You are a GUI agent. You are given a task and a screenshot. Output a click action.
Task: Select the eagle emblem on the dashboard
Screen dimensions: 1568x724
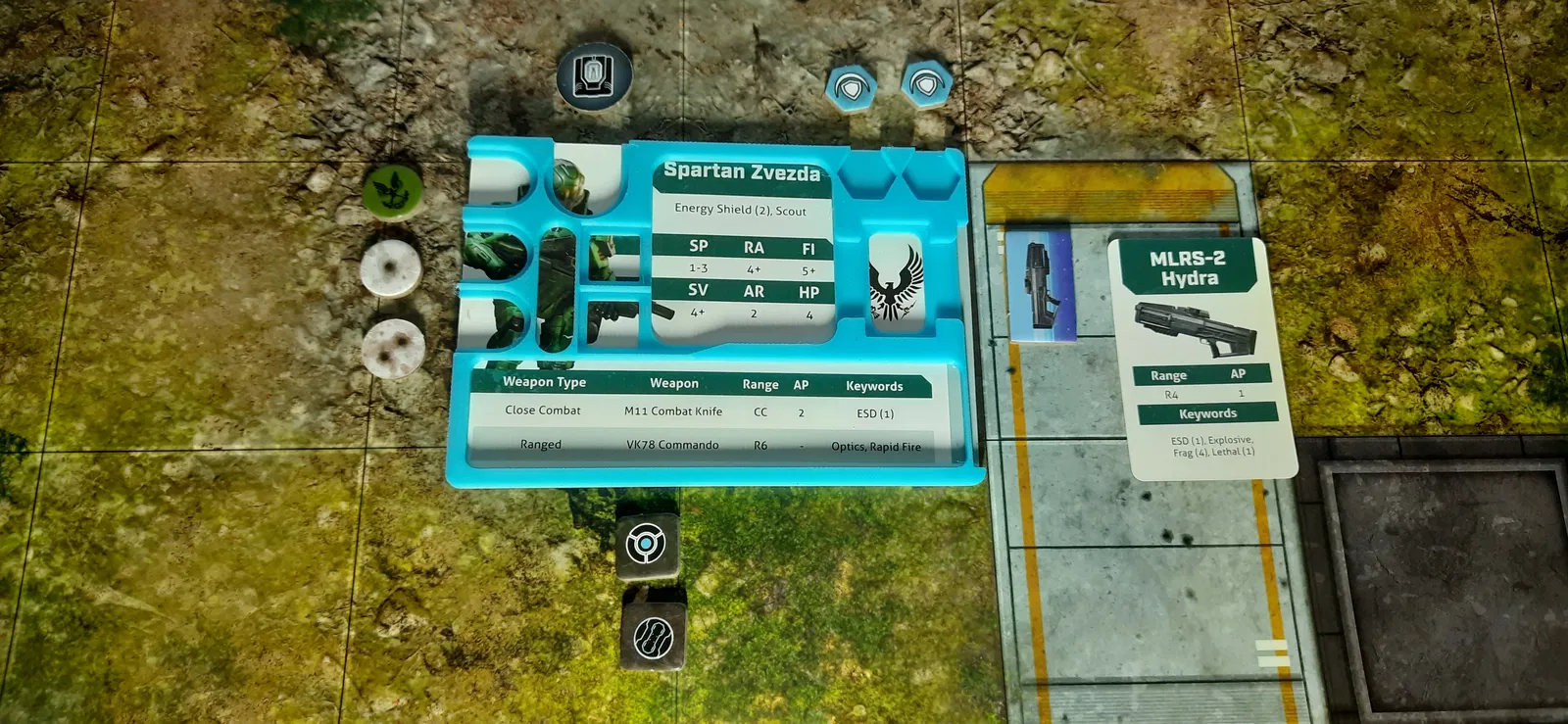pos(896,283)
